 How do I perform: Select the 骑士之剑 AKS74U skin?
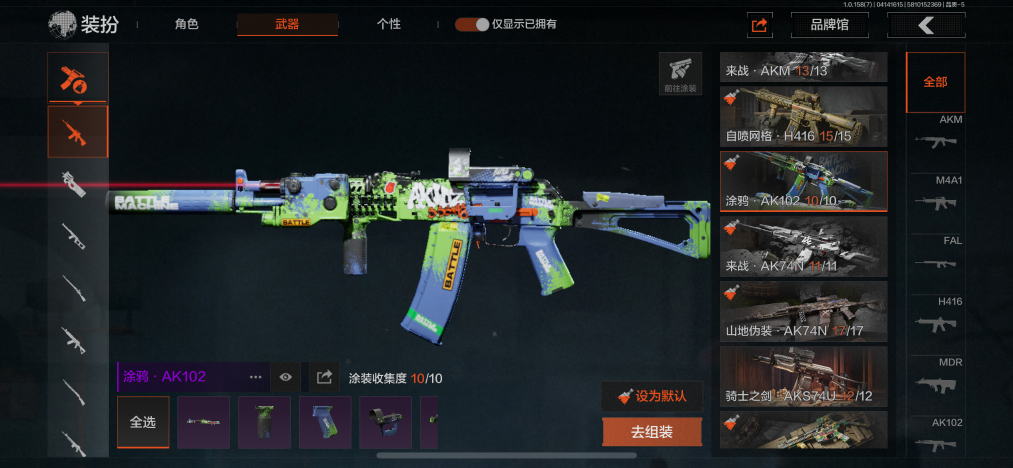(804, 375)
